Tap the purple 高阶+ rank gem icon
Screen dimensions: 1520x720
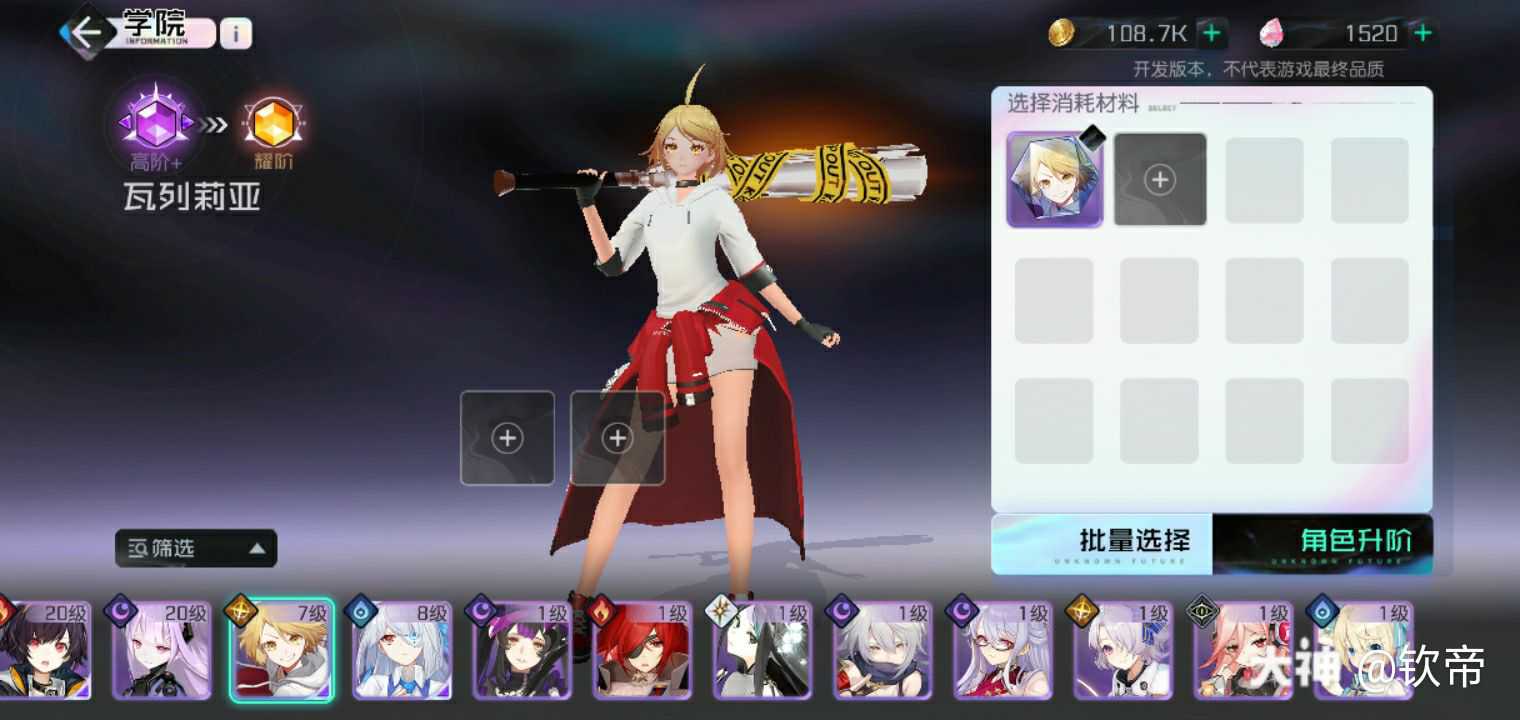coord(155,123)
